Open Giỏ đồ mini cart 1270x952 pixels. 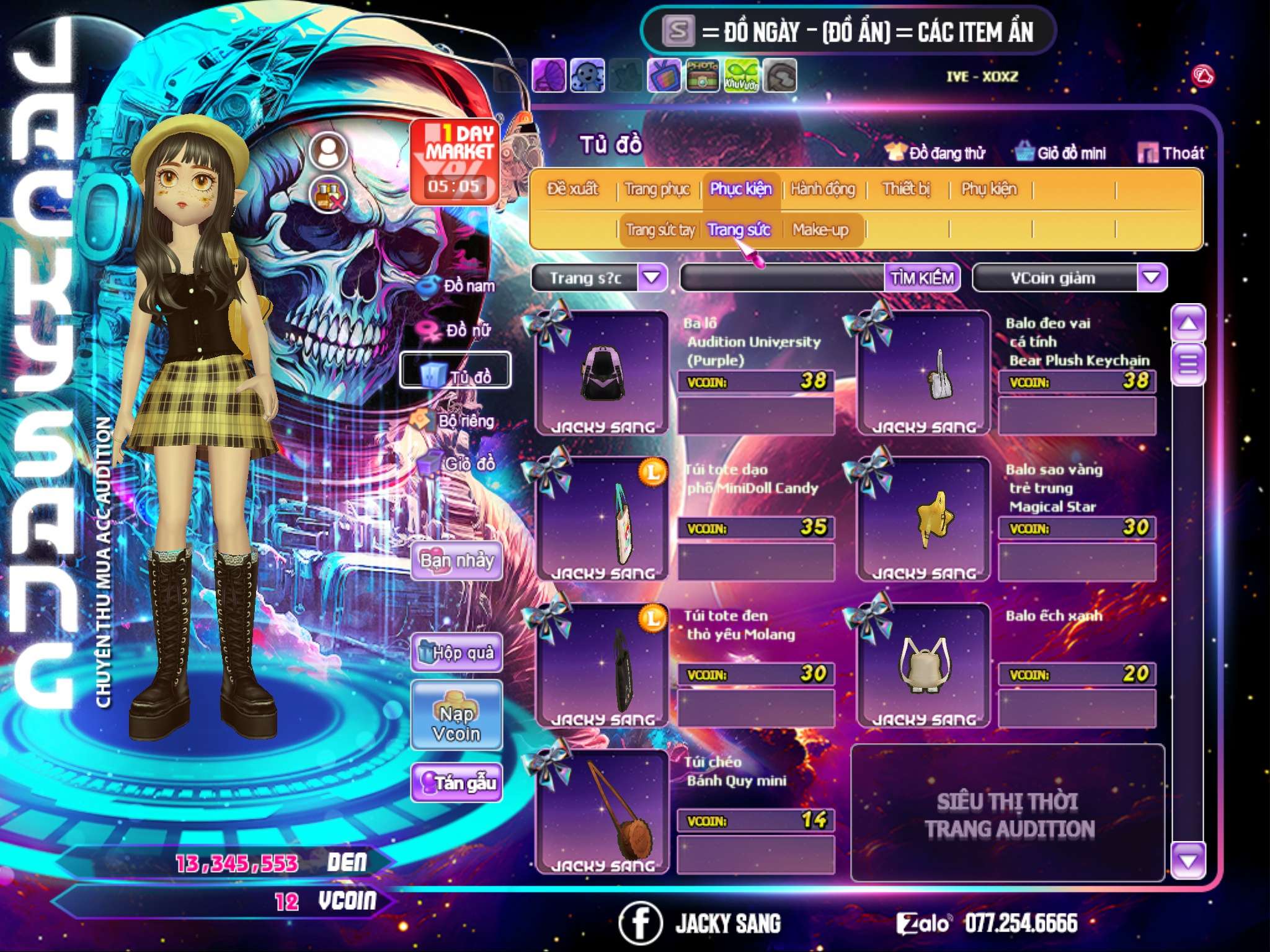click(x=1060, y=152)
